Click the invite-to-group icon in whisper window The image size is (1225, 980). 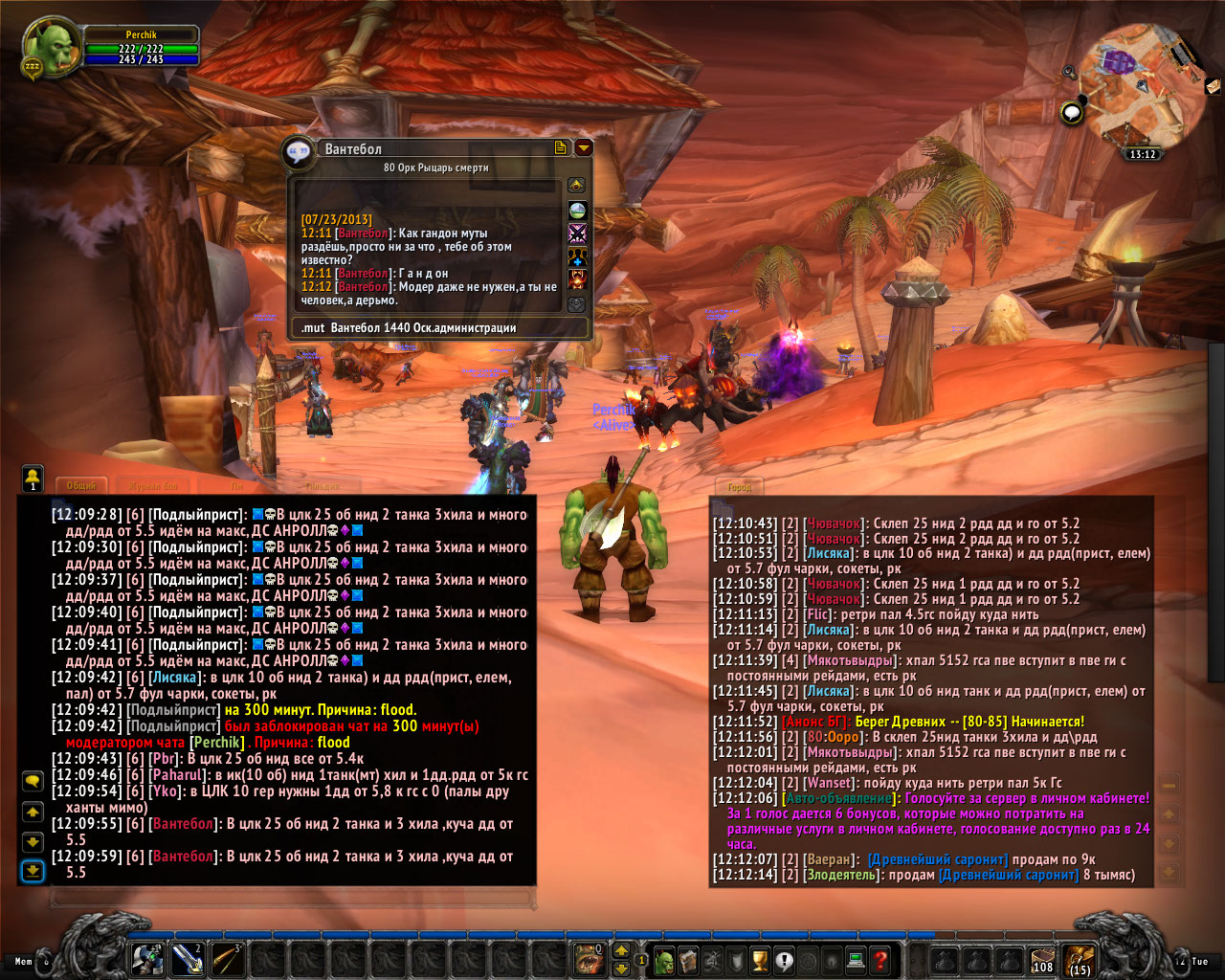[x=577, y=256]
